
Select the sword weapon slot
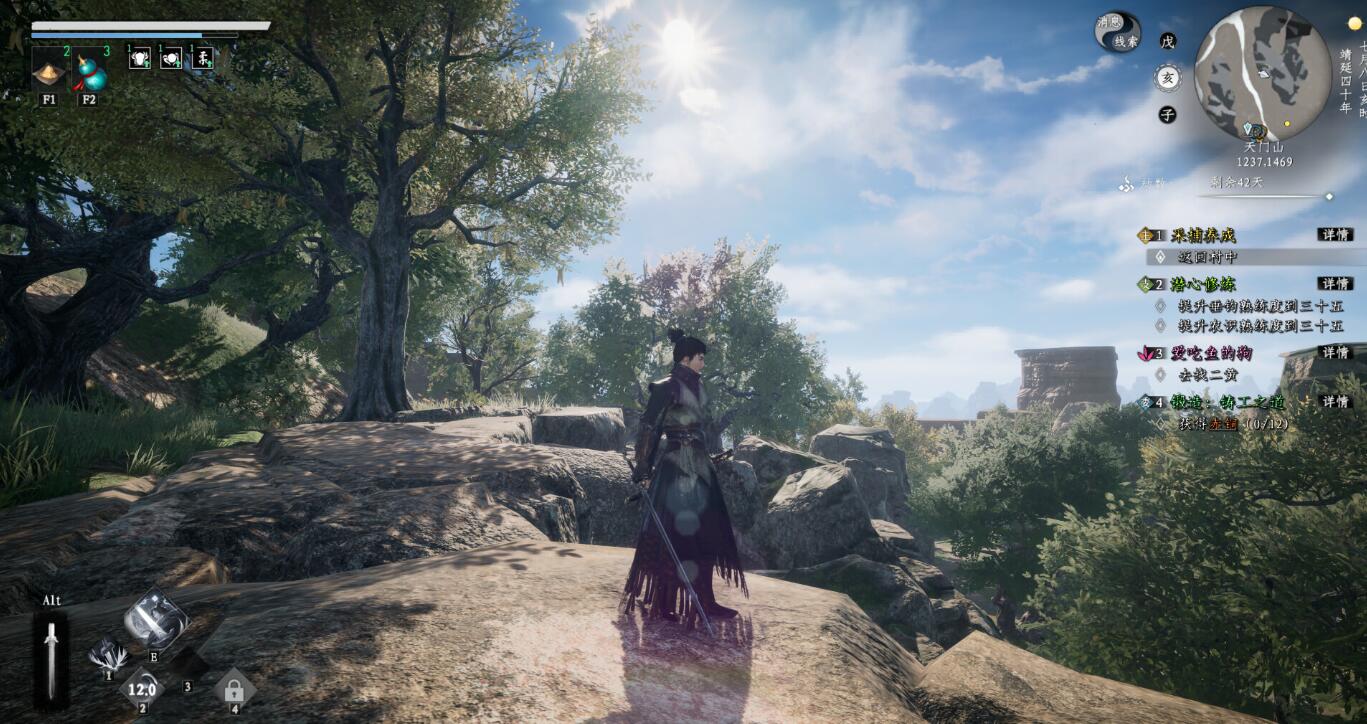(x=51, y=660)
